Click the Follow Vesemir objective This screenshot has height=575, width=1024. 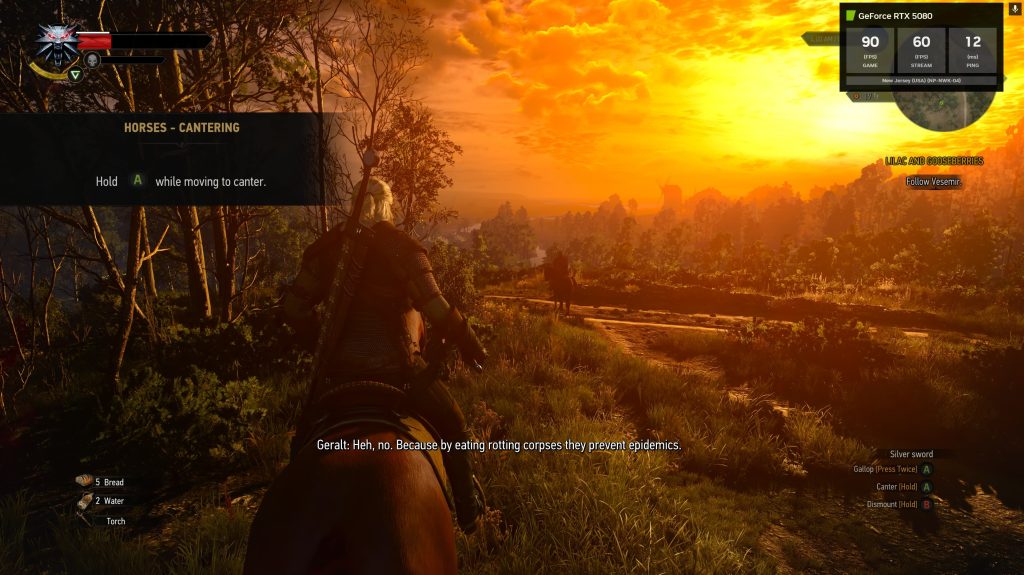tap(933, 182)
